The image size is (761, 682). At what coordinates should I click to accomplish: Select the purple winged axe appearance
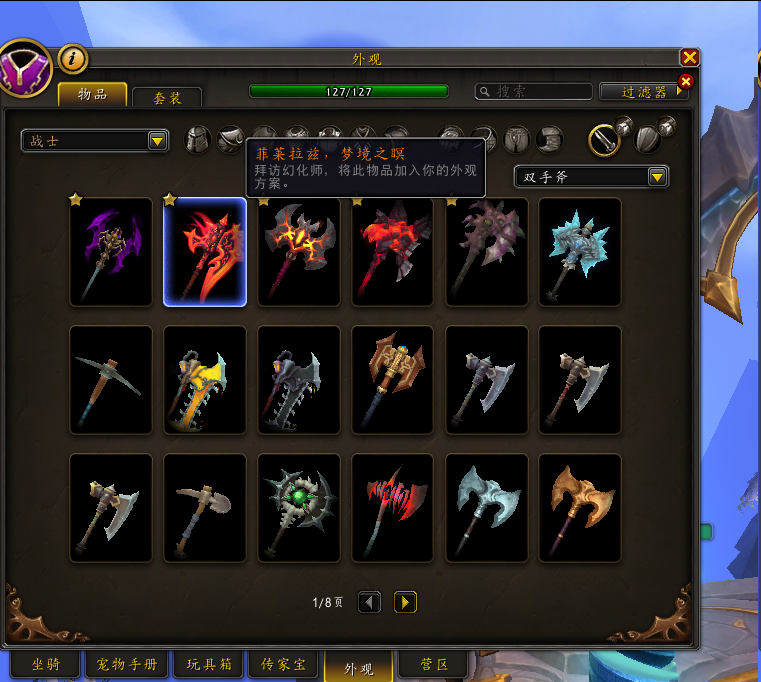[x=110, y=251]
